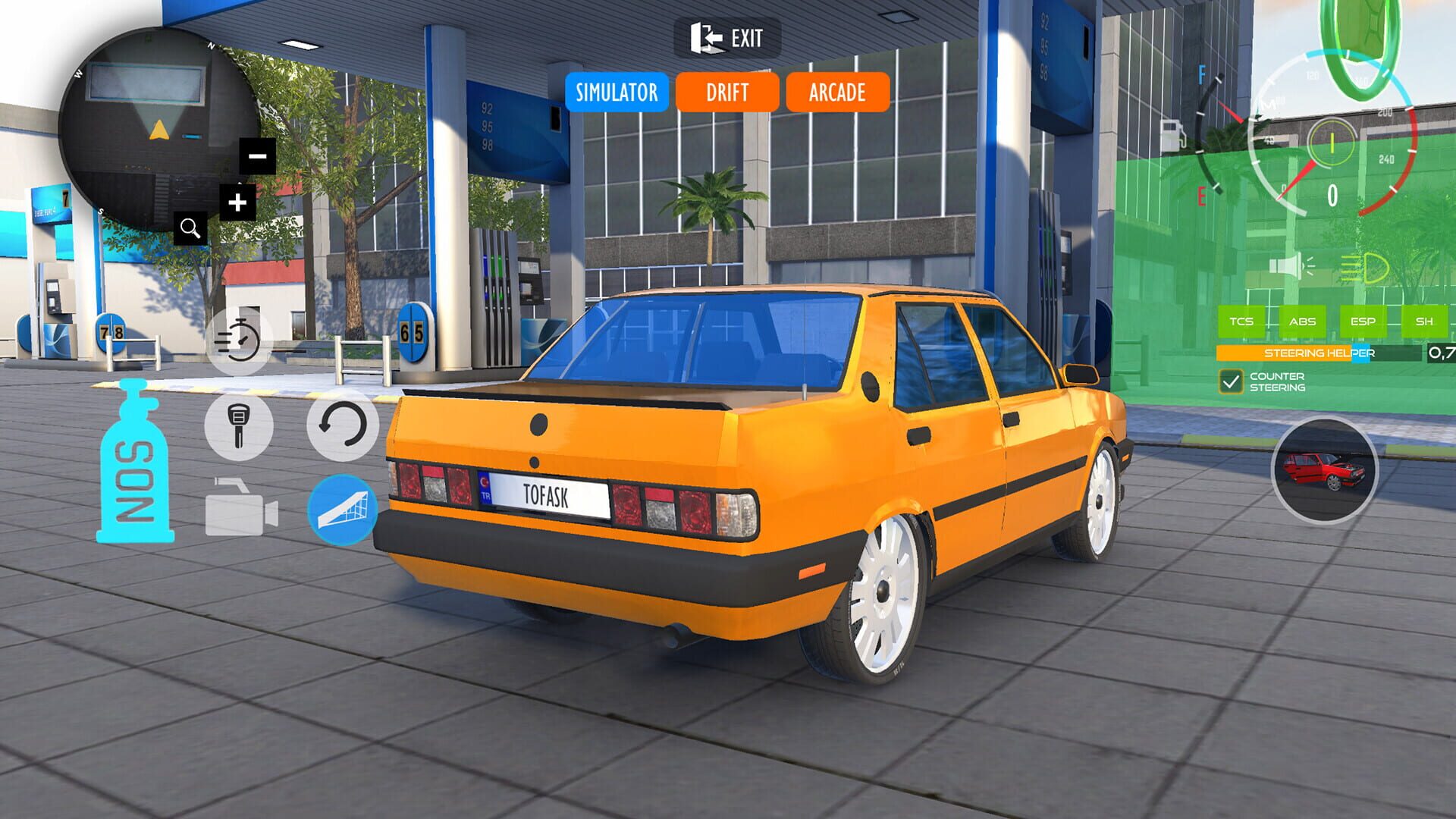Switch to Drift mode tab

729,93
